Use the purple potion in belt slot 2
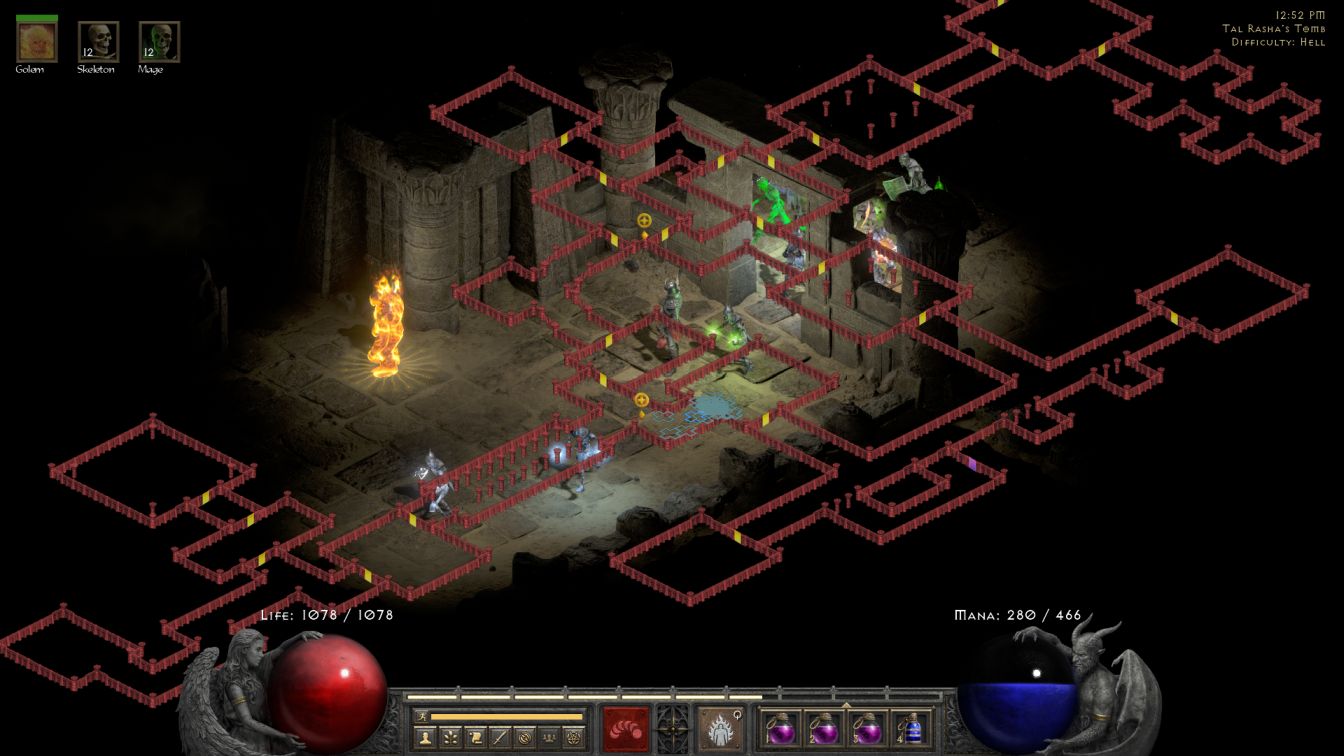 tap(825, 729)
